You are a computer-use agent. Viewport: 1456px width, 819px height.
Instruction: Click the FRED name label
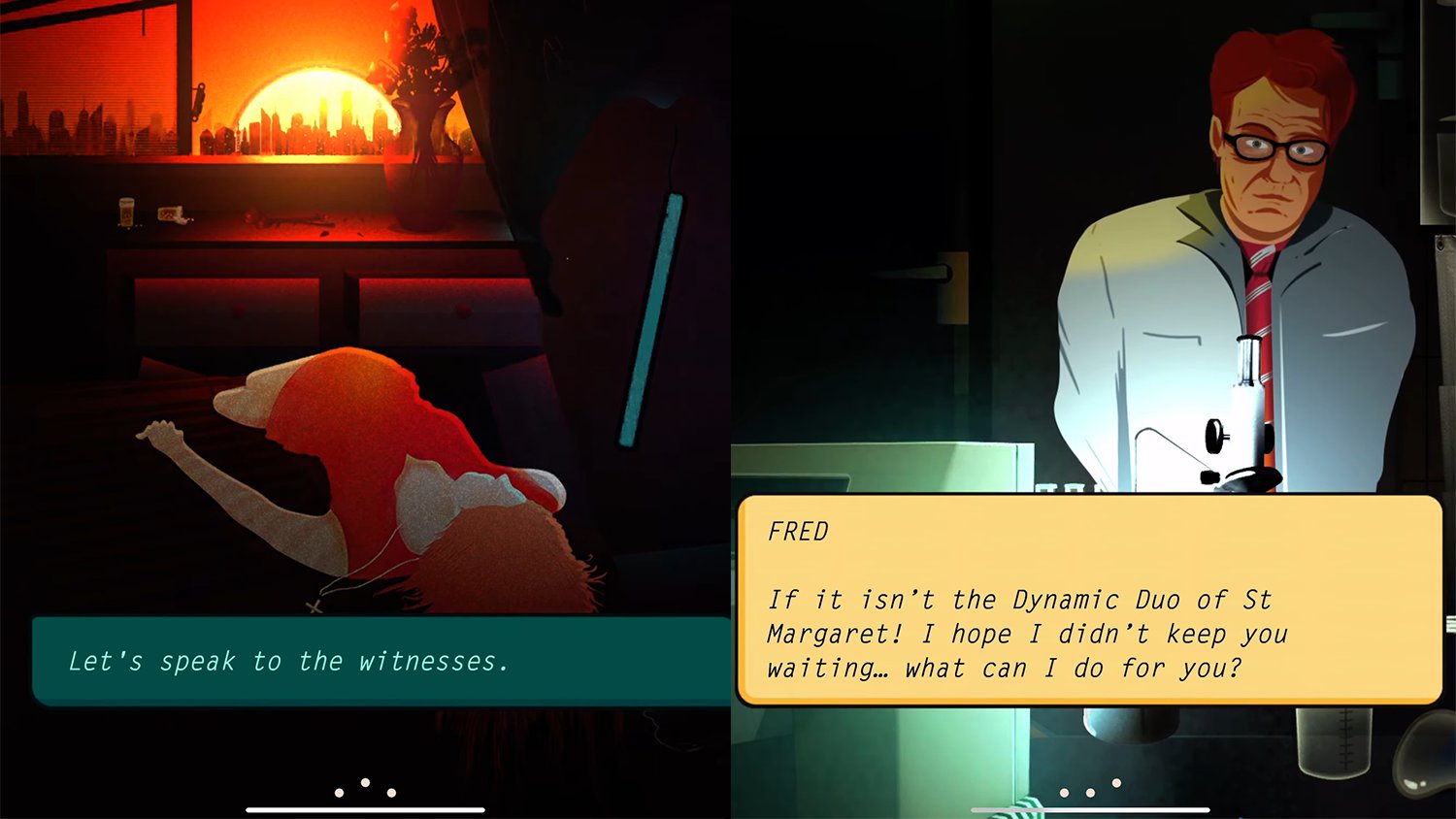point(798,532)
